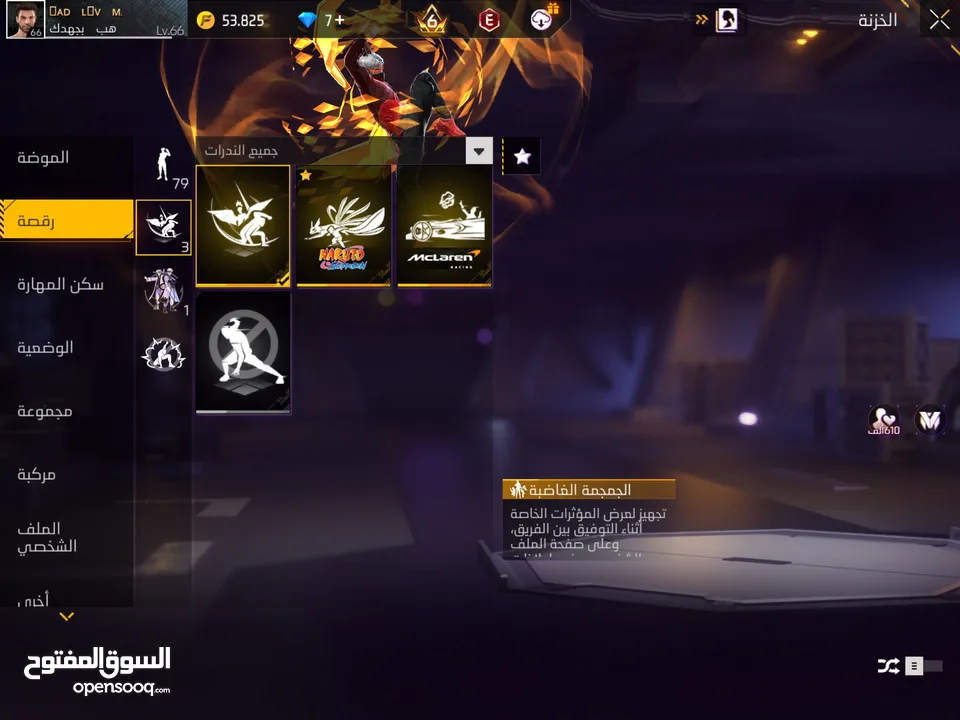This screenshot has width=960, height=720.
Task: Select the Naruto Shippuden emote tile
Action: click(x=343, y=226)
